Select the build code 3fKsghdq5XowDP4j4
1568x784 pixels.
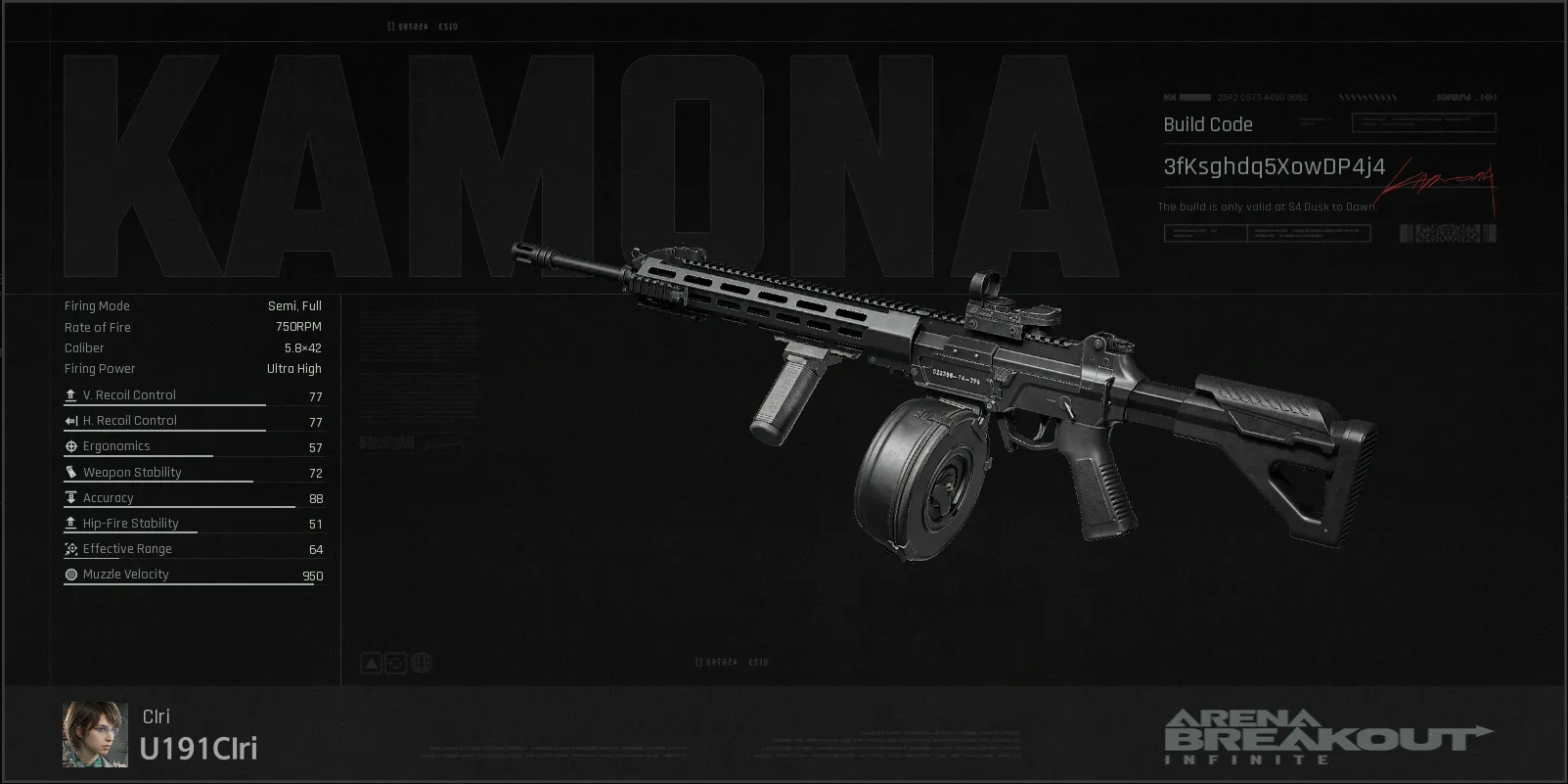tap(1274, 167)
